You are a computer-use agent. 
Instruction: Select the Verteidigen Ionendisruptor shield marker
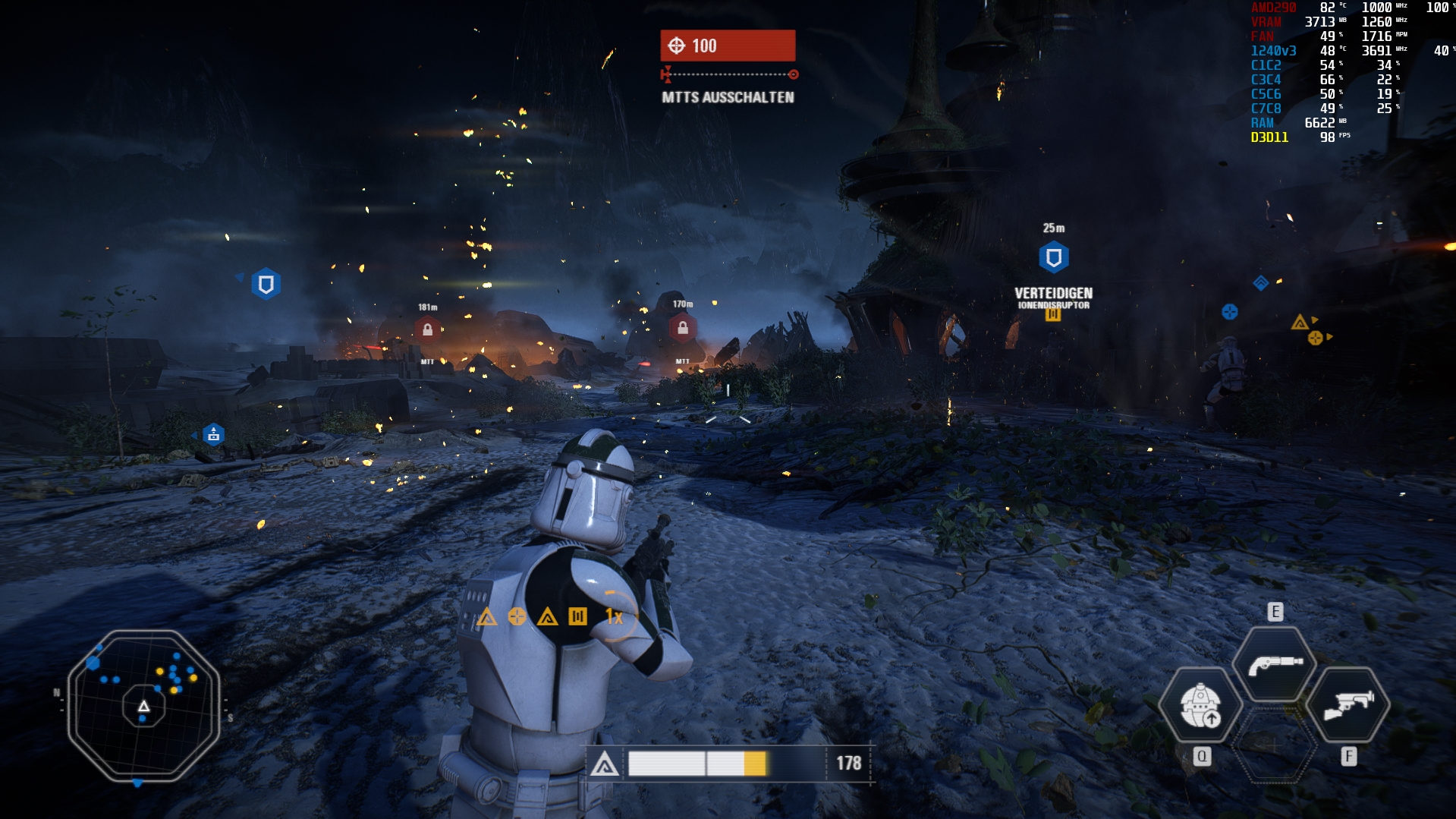1053,258
